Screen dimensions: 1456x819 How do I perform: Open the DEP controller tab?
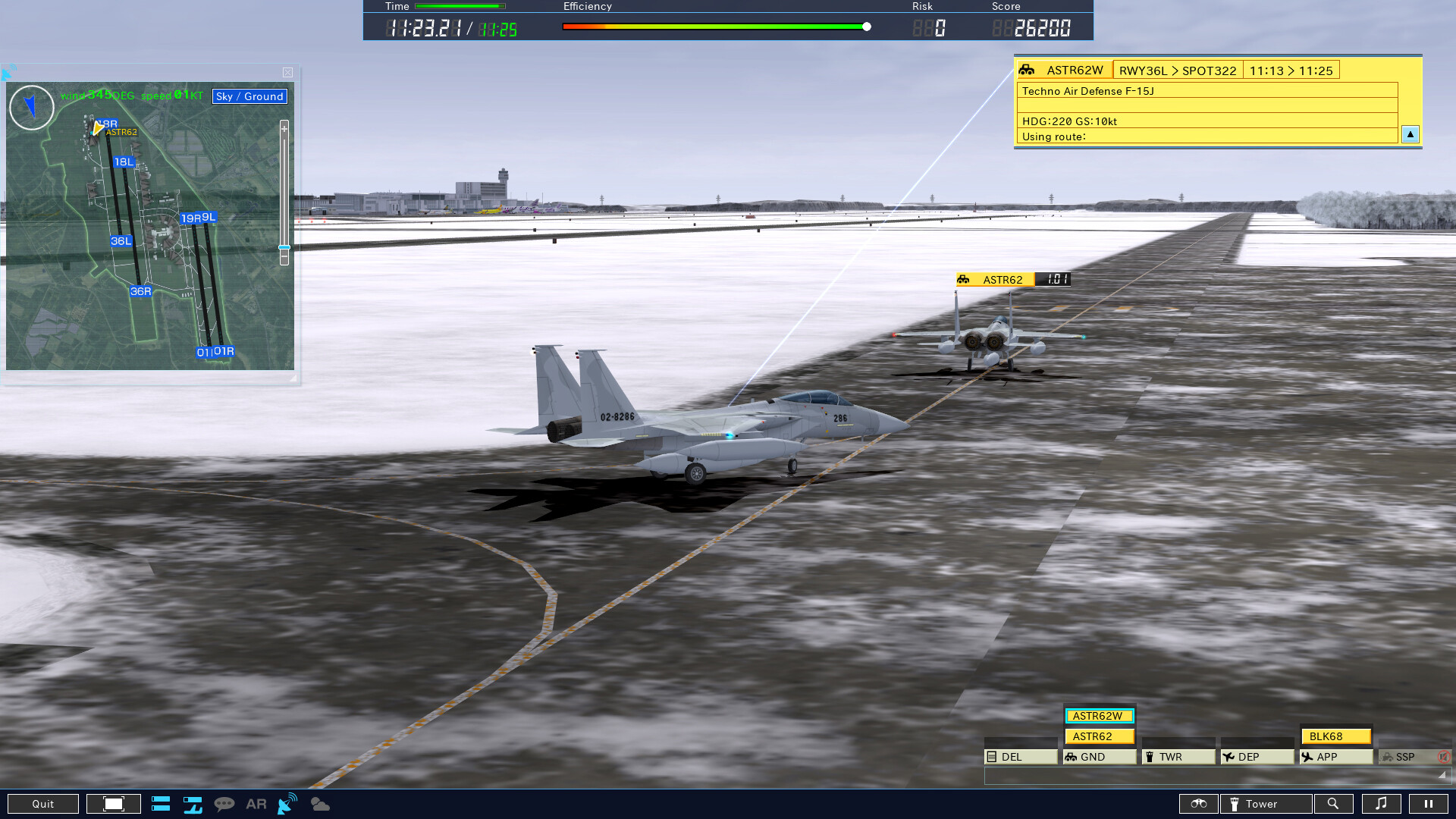tap(1255, 756)
